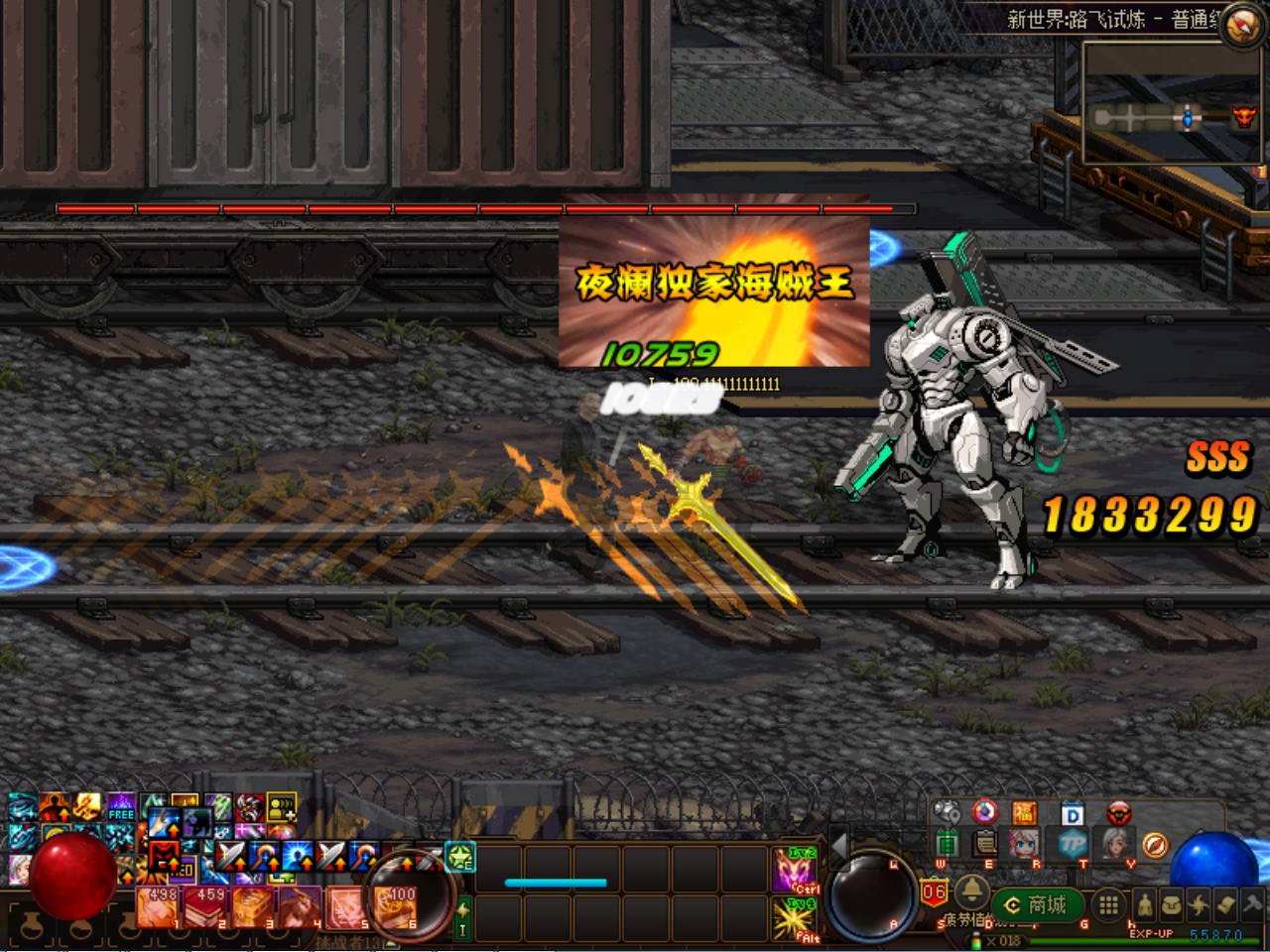This screenshot has width=1270, height=952.
Task: Click the hammer forge icon in menu row
Action: [x=1247, y=904]
